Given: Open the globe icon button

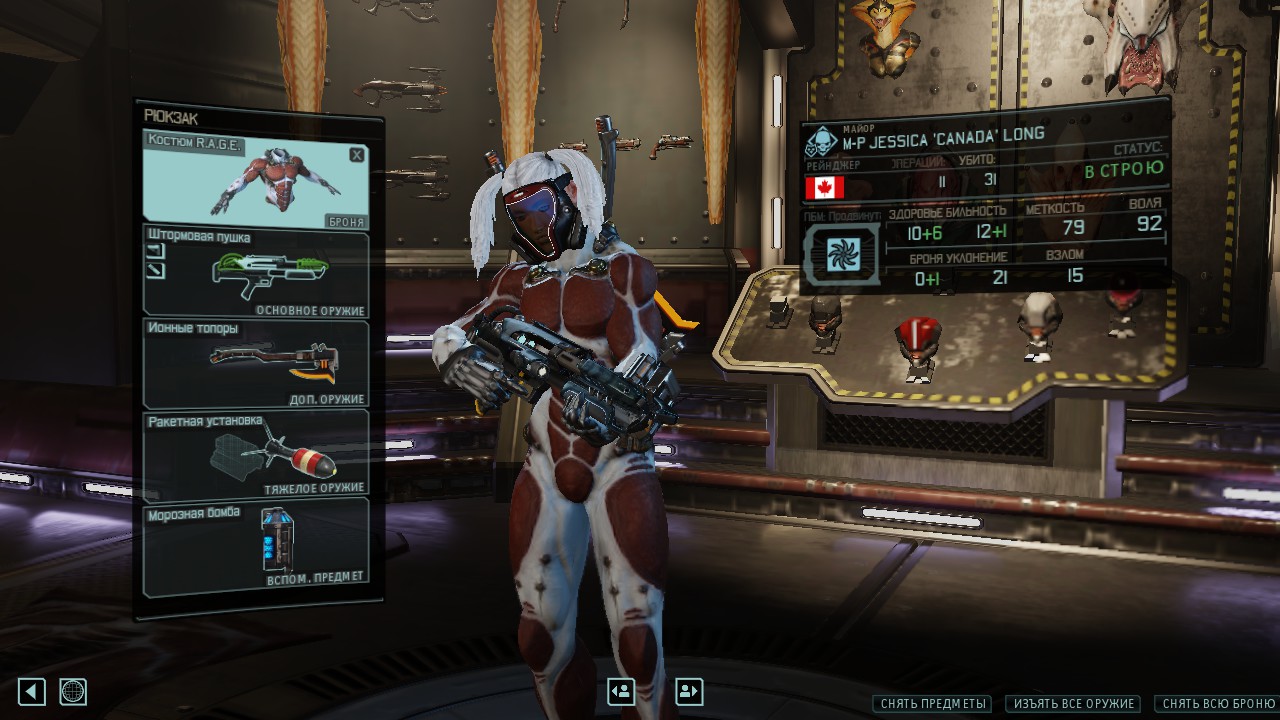Looking at the screenshot, I should pos(73,691).
